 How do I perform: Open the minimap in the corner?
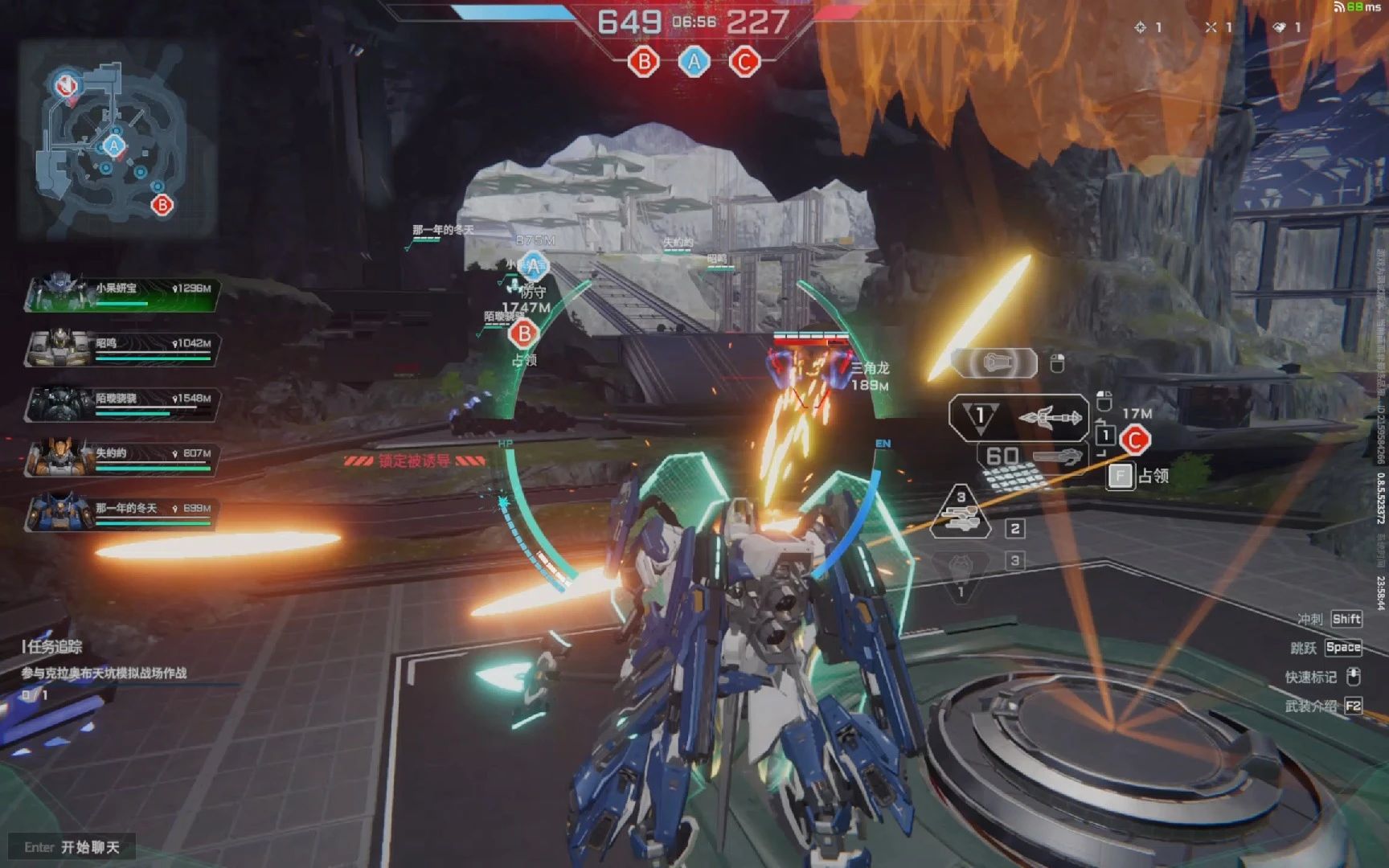[117, 141]
